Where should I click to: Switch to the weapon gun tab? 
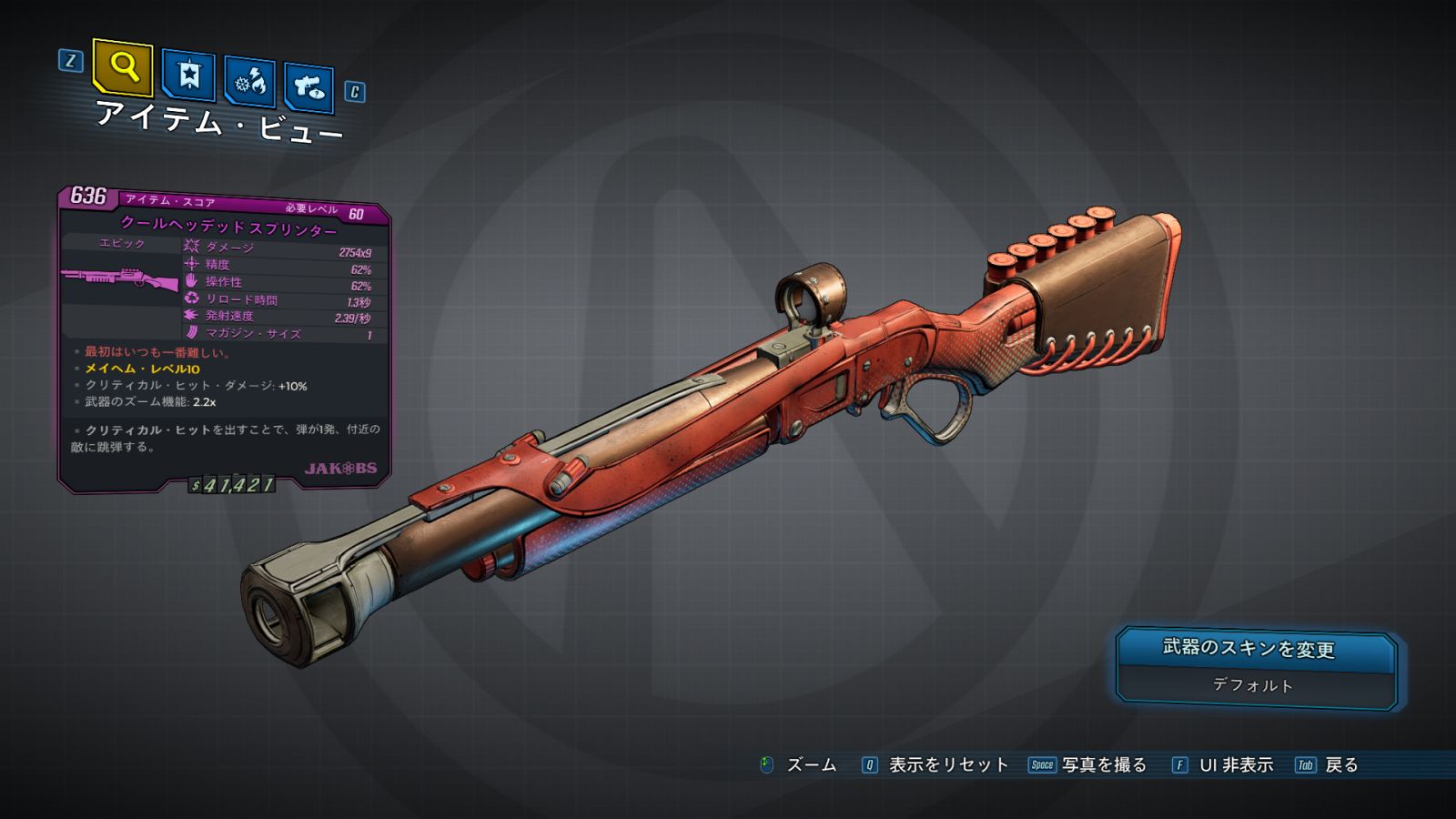[308, 87]
